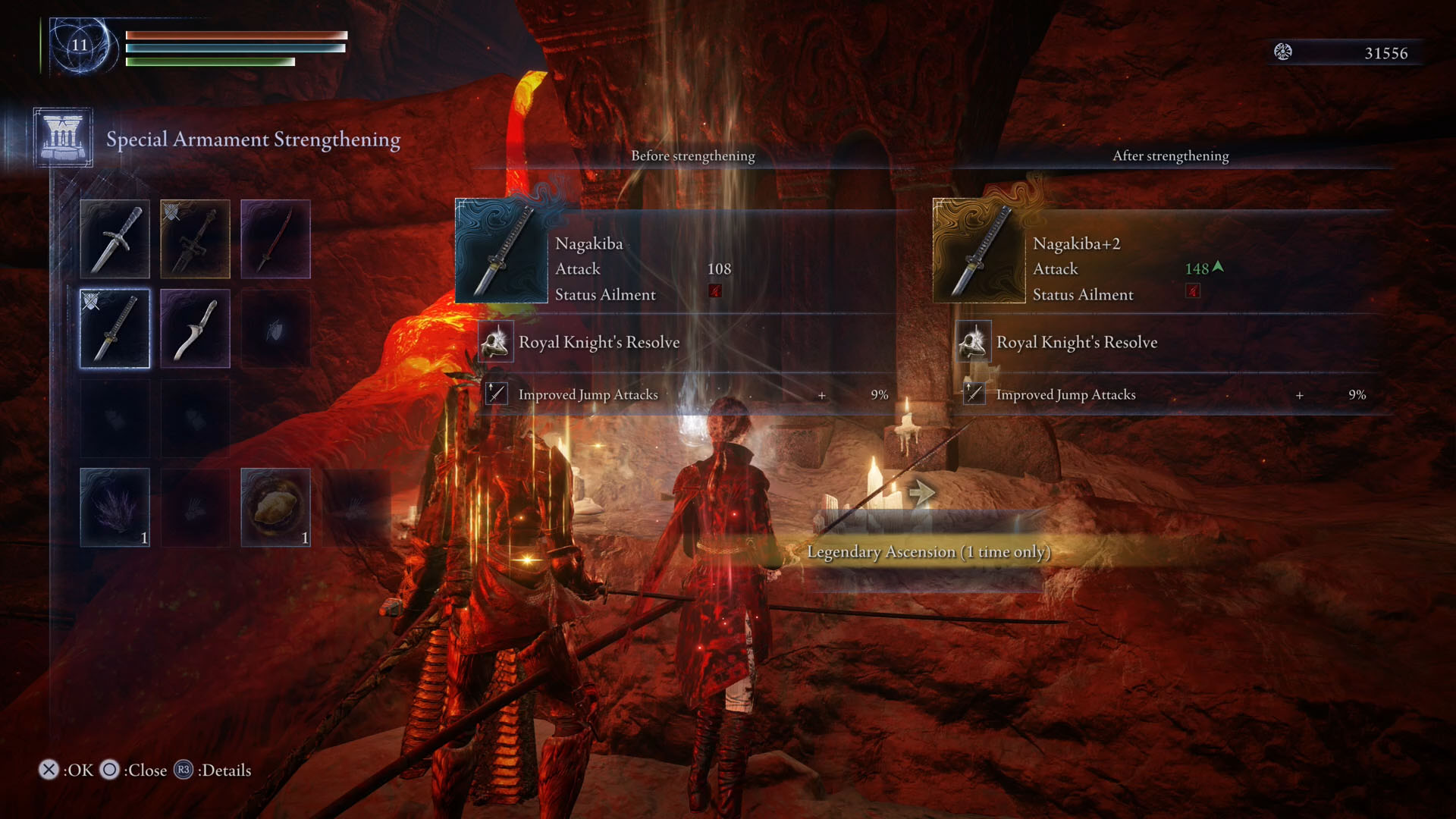Click the runes currency icon near 31556

click(1283, 53)
